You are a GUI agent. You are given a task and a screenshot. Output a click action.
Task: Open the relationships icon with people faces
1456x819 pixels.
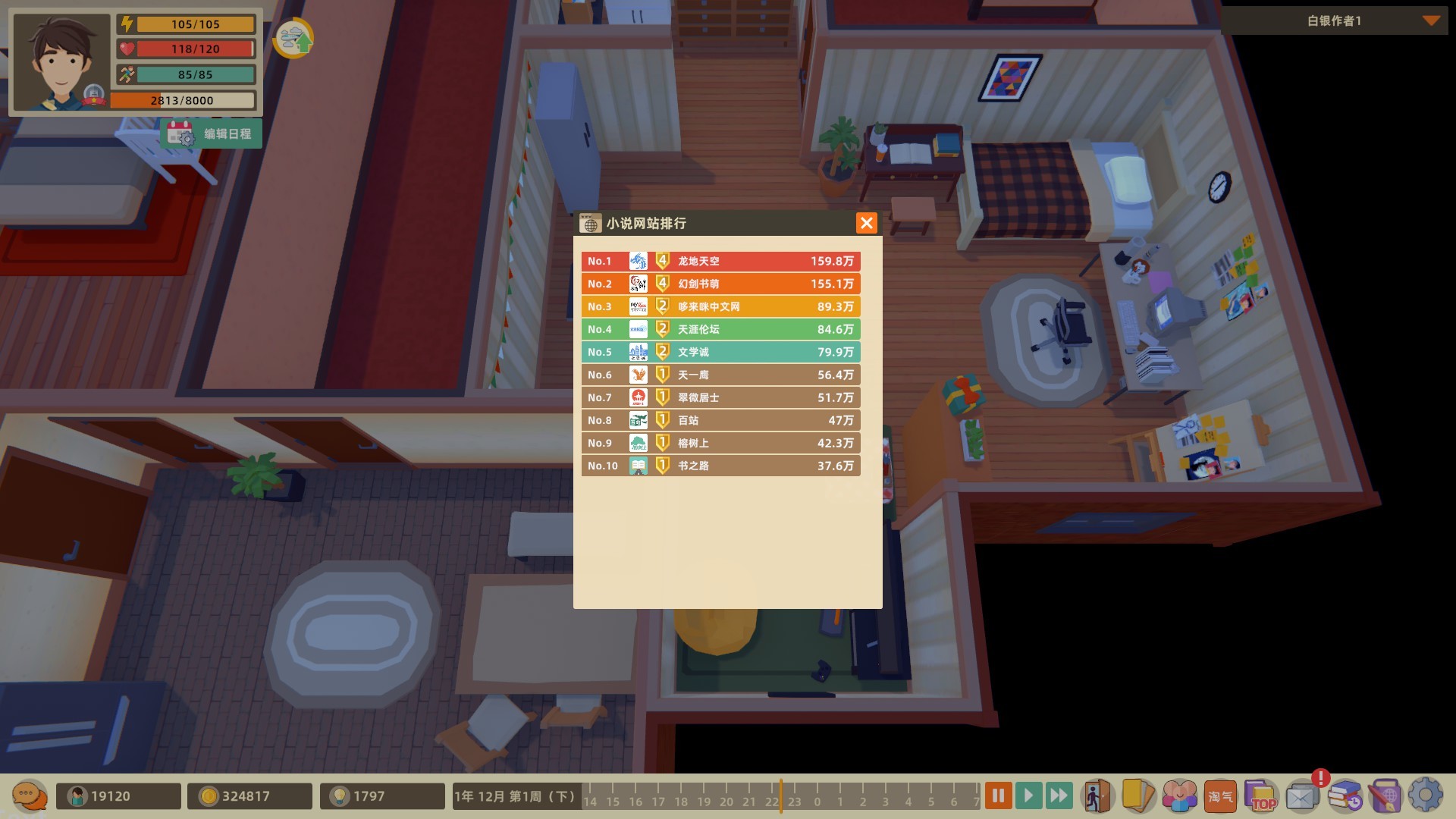point(1179,795)
